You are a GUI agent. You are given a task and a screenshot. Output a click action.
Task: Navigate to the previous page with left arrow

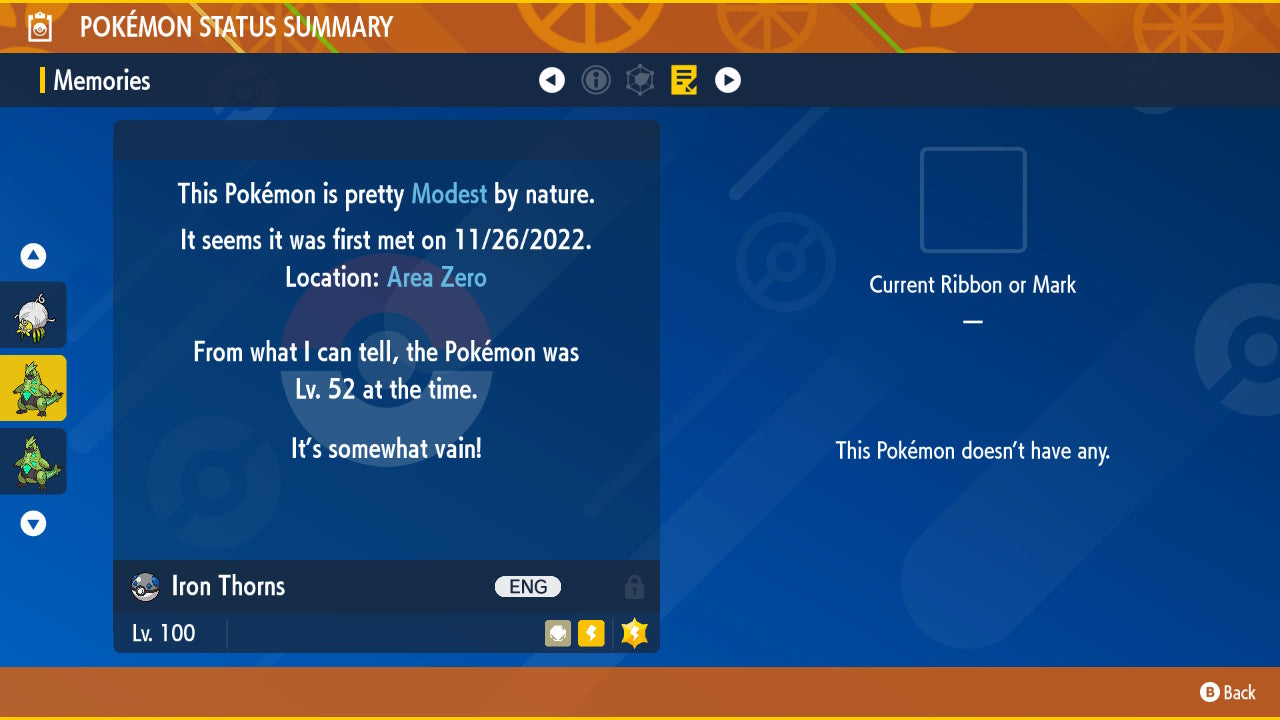[552, 80]
